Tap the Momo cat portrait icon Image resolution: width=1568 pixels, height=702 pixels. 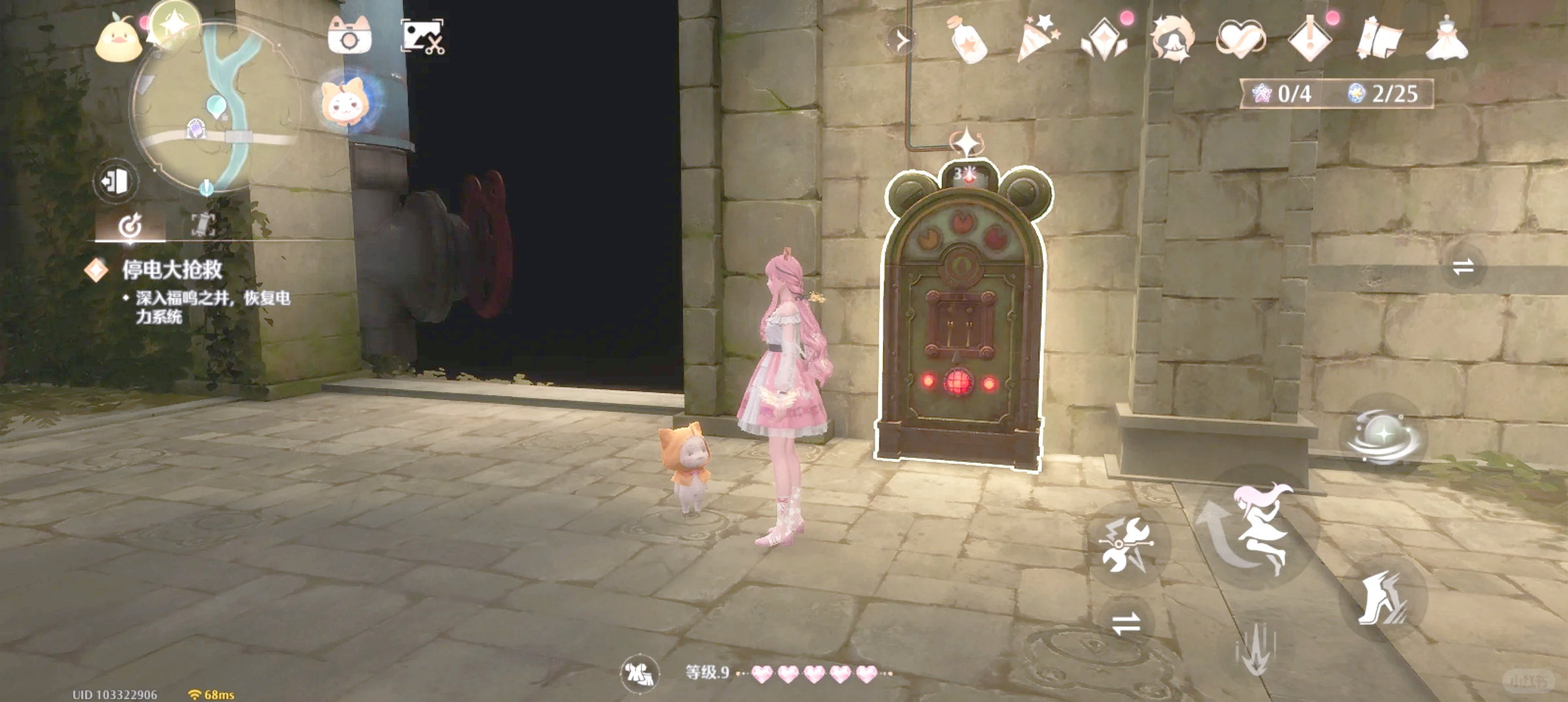pos(345,103)
